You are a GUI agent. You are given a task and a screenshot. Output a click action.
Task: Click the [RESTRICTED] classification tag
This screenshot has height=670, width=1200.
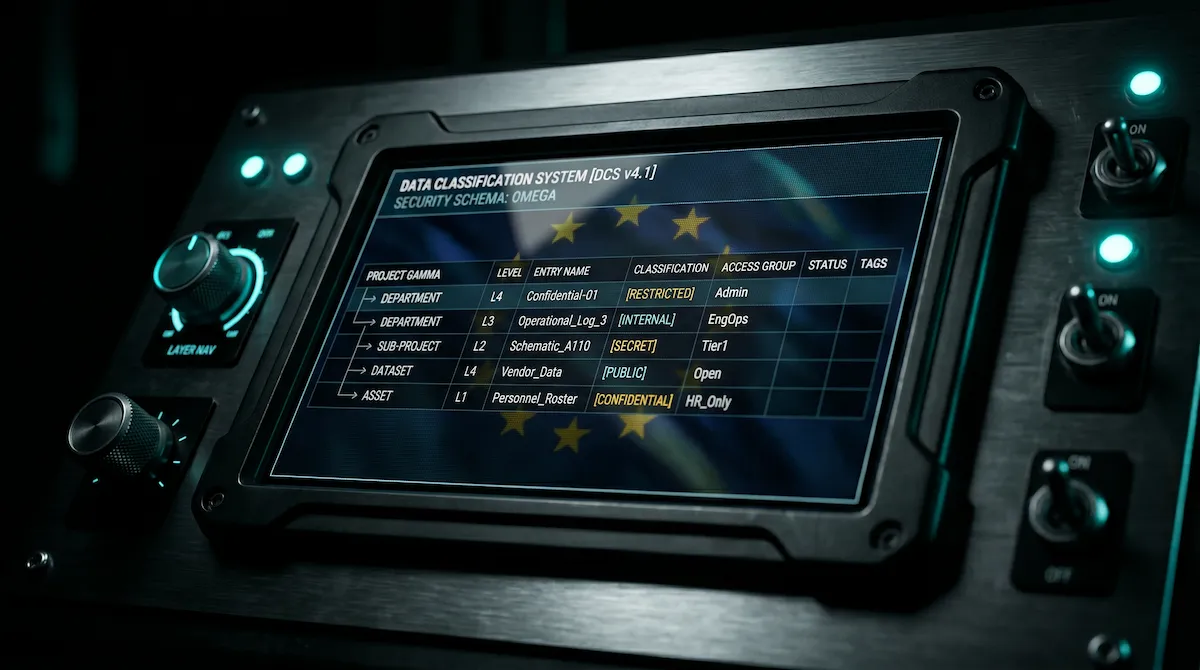(x=660, y=294)
